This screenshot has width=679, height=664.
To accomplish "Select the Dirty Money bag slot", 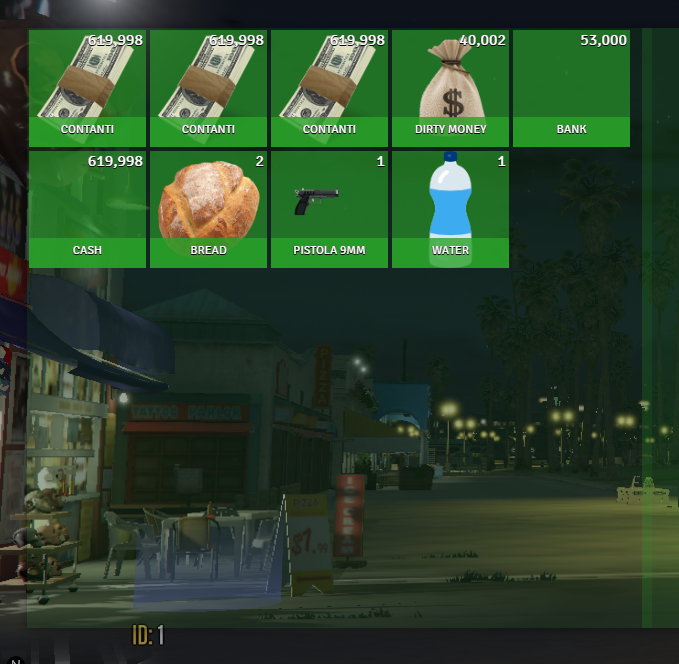I will point(450,88).
